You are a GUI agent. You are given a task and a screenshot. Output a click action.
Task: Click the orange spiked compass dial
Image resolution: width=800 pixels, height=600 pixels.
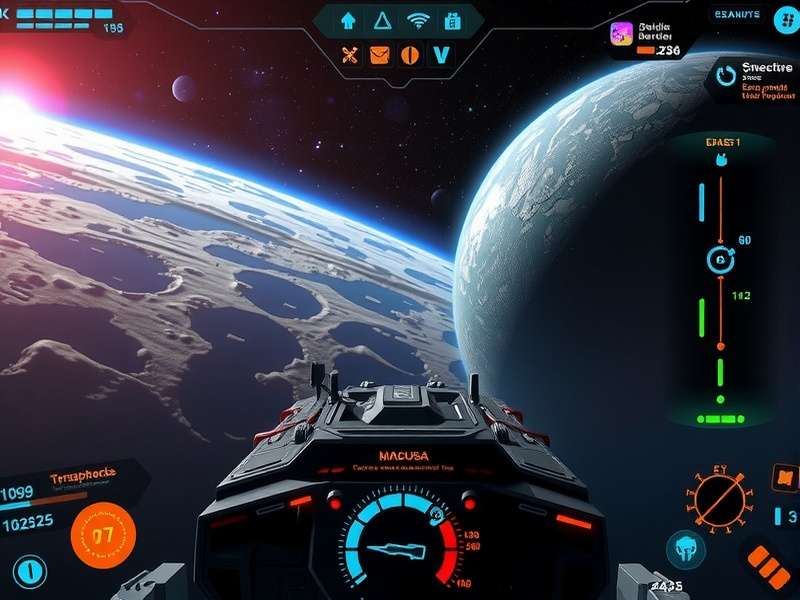(x=718, y=497)
